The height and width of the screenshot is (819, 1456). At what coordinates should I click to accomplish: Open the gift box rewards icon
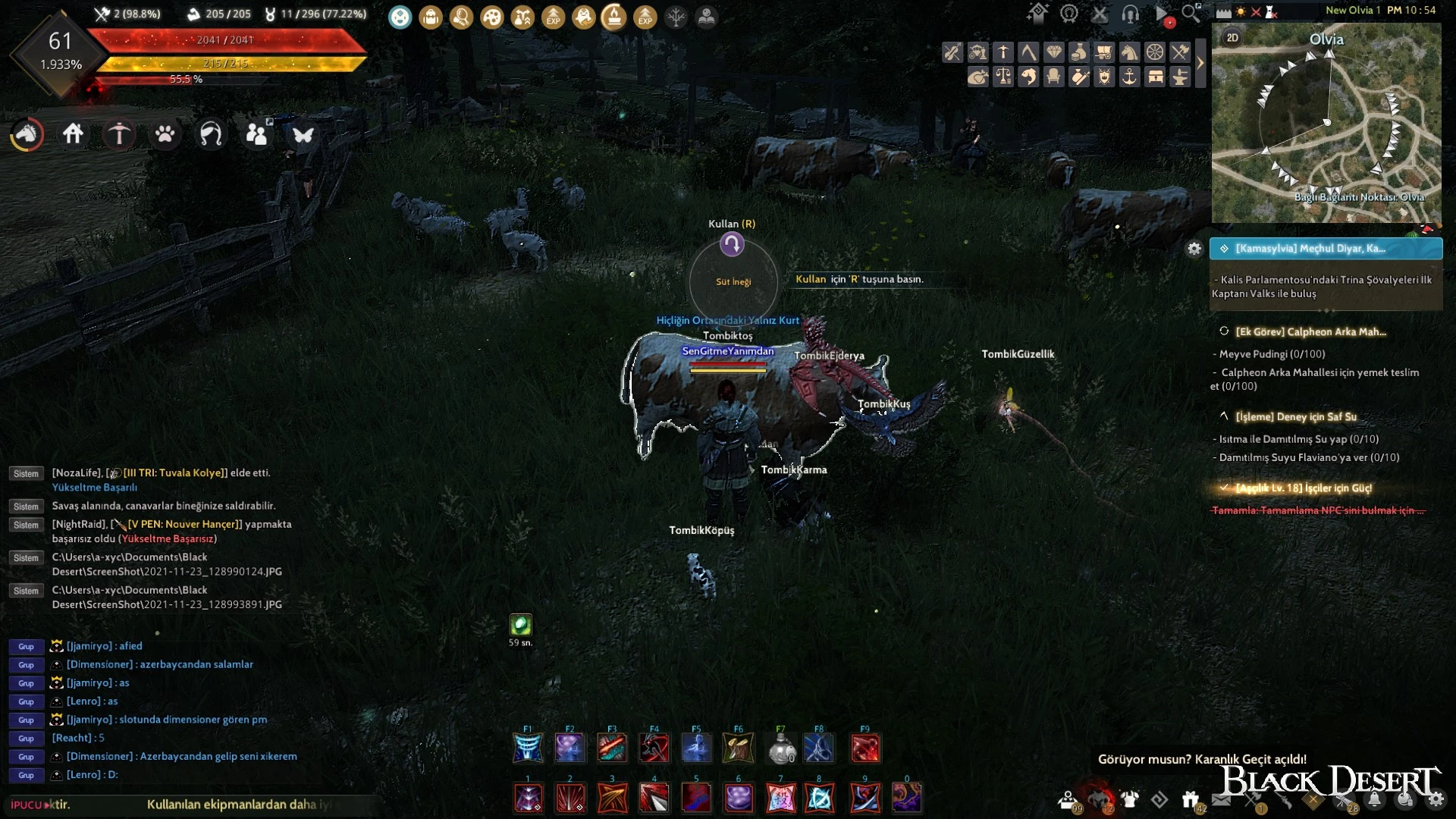pyautogui.click(x=1190, y=799)
